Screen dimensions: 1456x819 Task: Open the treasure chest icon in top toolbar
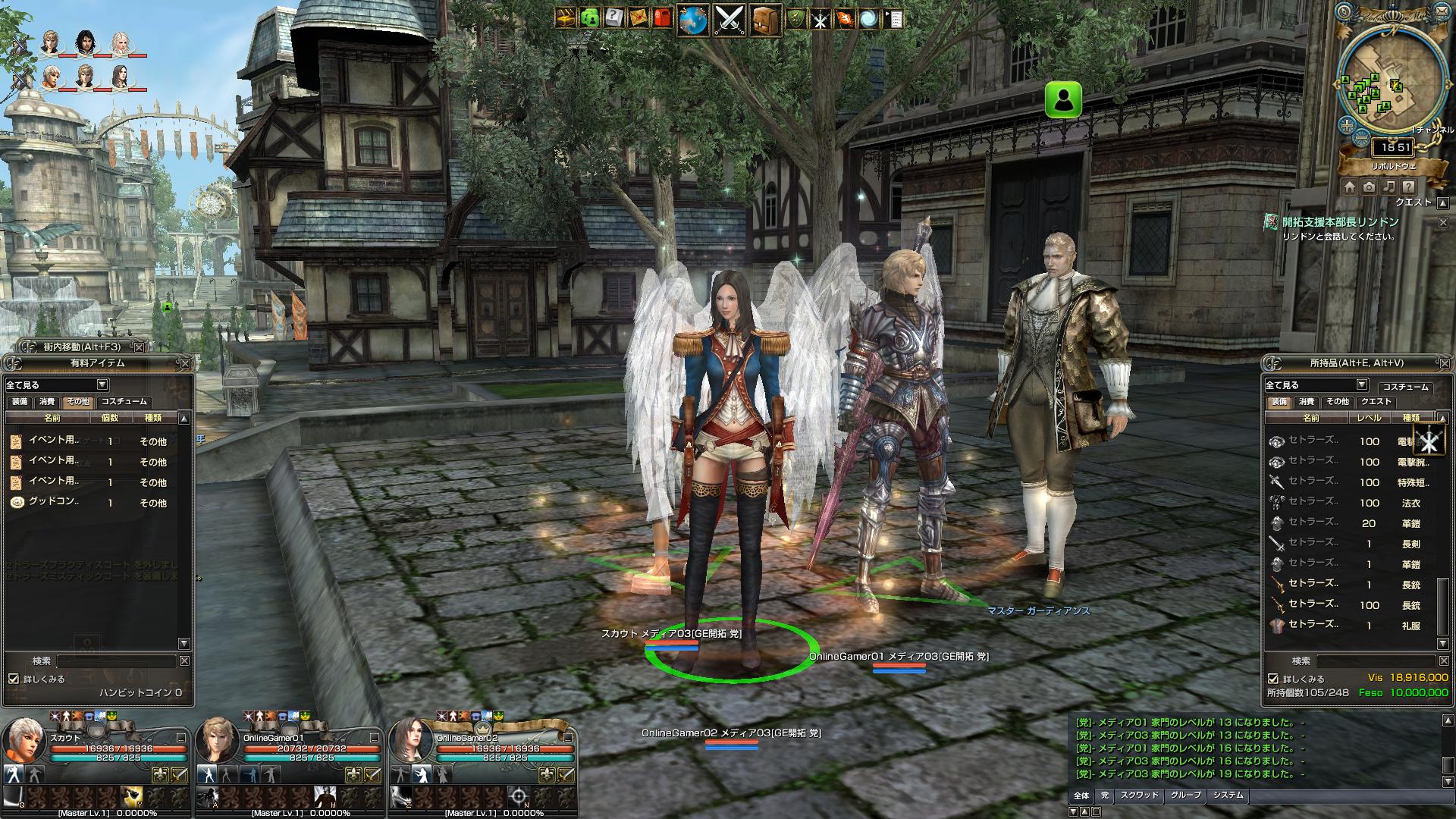pos(566,18)
